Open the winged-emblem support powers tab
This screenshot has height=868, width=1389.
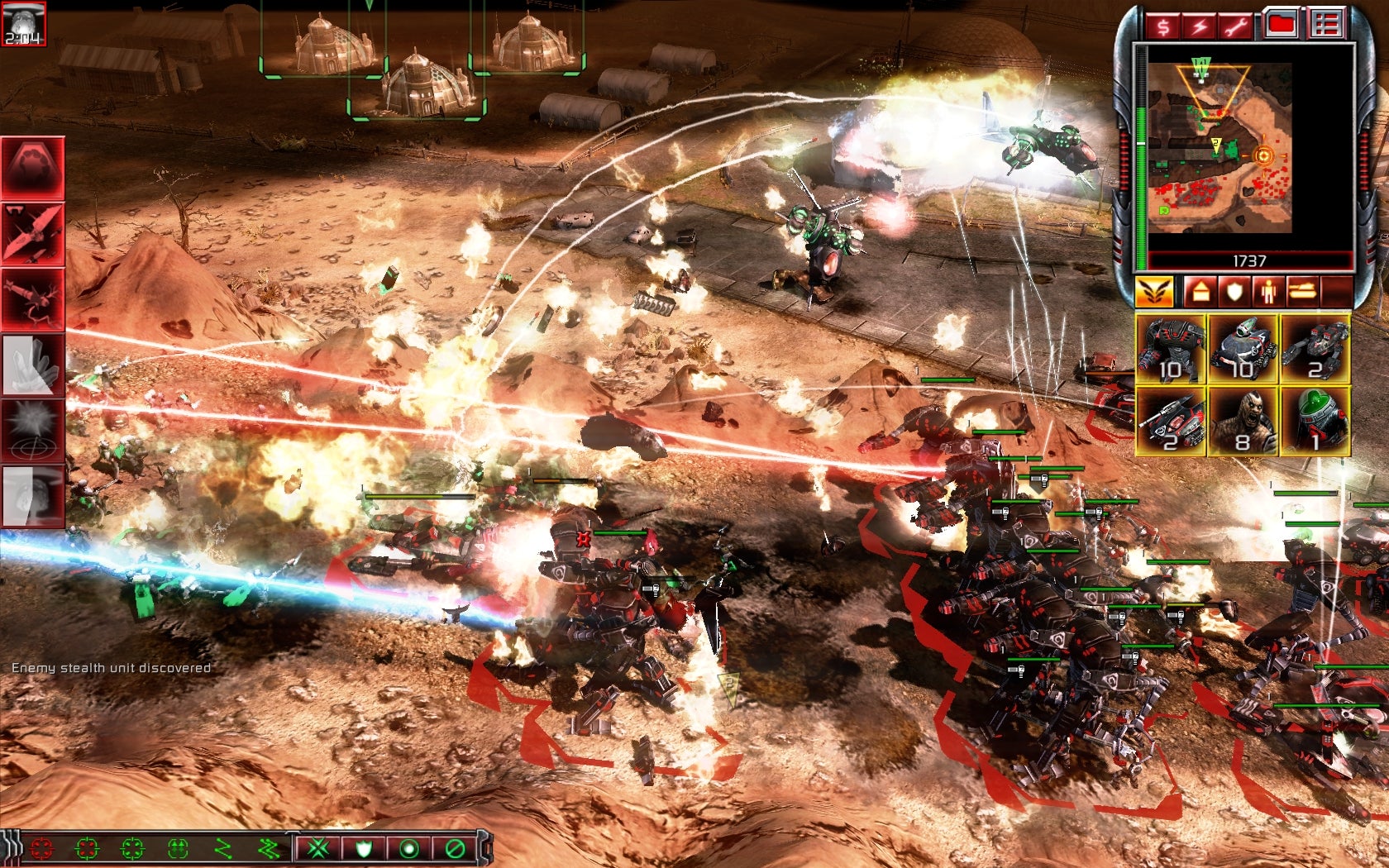(1154, 292)
